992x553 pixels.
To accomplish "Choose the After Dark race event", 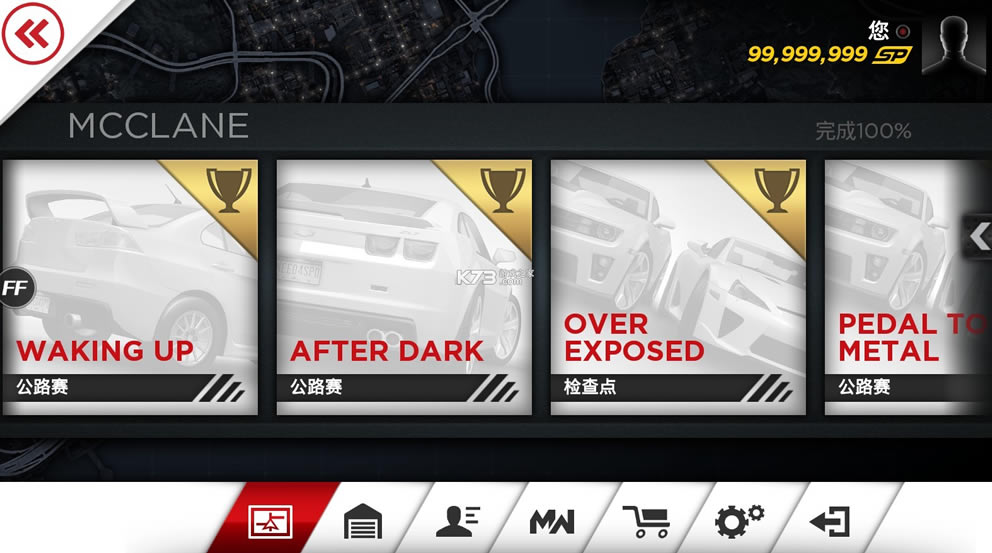I will coord(404,287).
